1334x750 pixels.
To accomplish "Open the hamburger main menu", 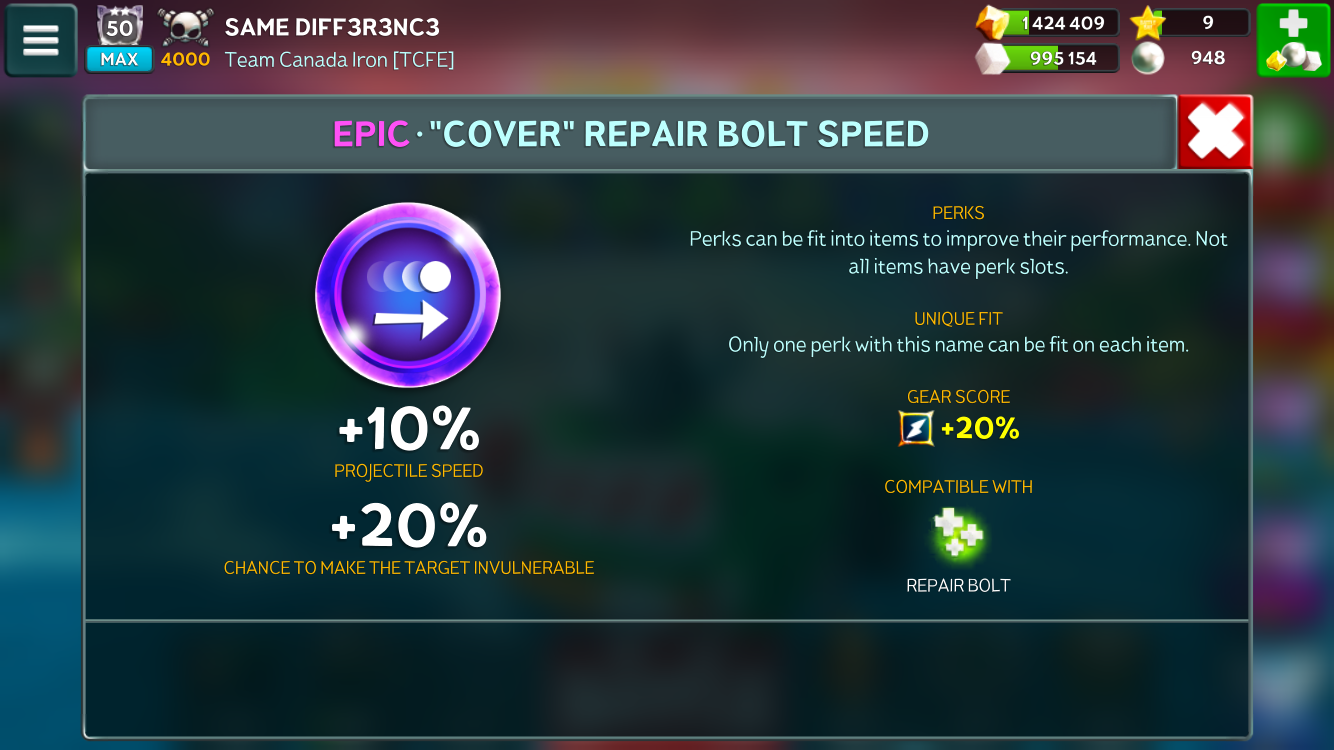I will 41,40.
